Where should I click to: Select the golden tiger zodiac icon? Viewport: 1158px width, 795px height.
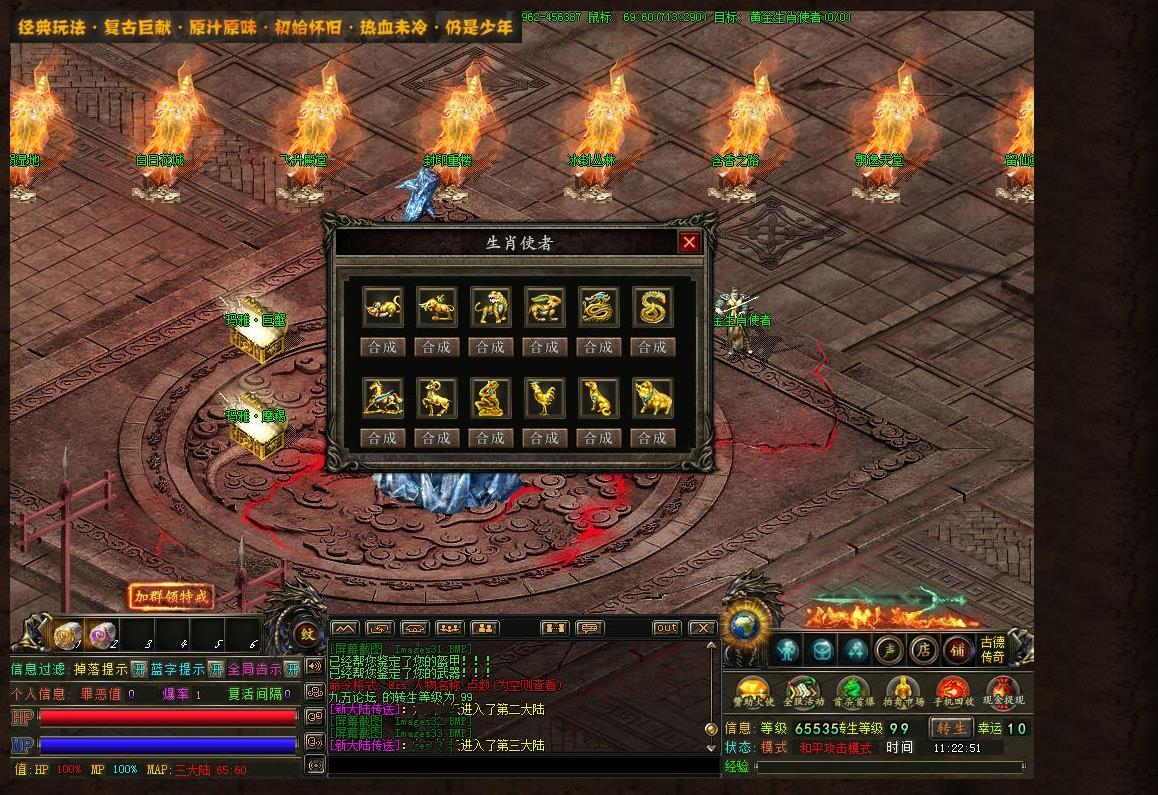click(490, 308)
